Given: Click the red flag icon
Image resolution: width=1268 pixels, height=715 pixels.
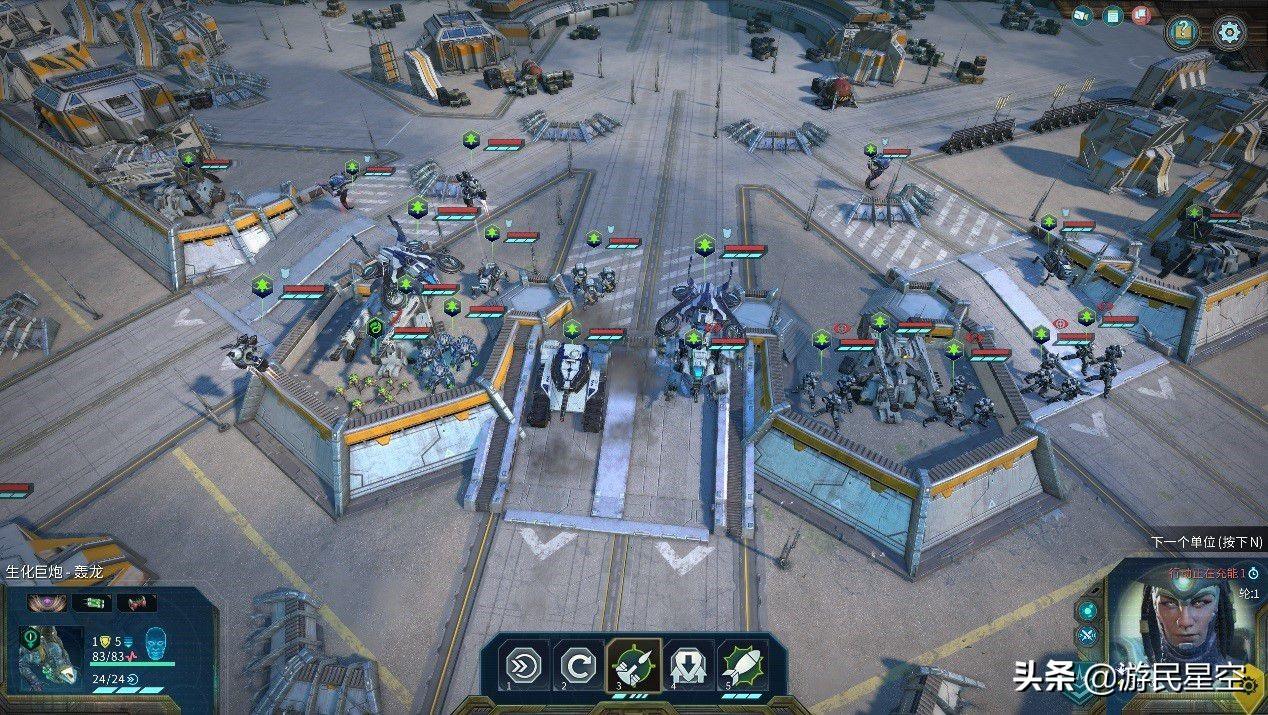Looking at the screenshot, I should tap(1141, 15).
